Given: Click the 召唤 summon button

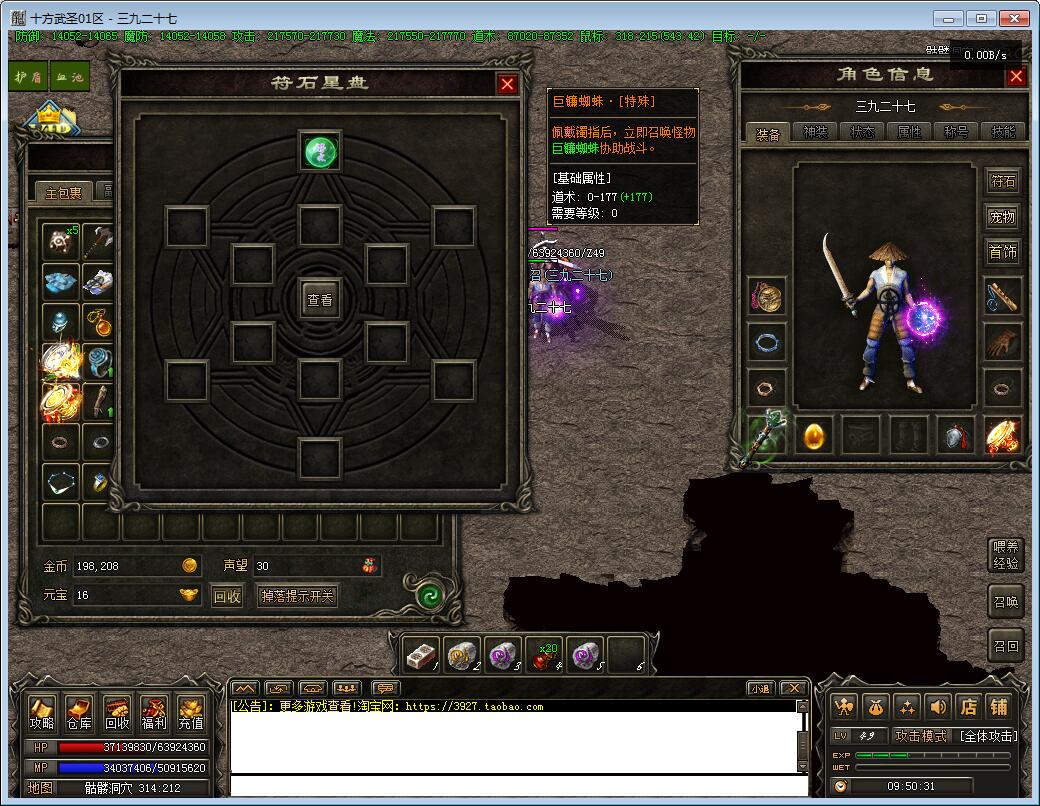Looking at the screenshot, I should [x=1005, y=602].
